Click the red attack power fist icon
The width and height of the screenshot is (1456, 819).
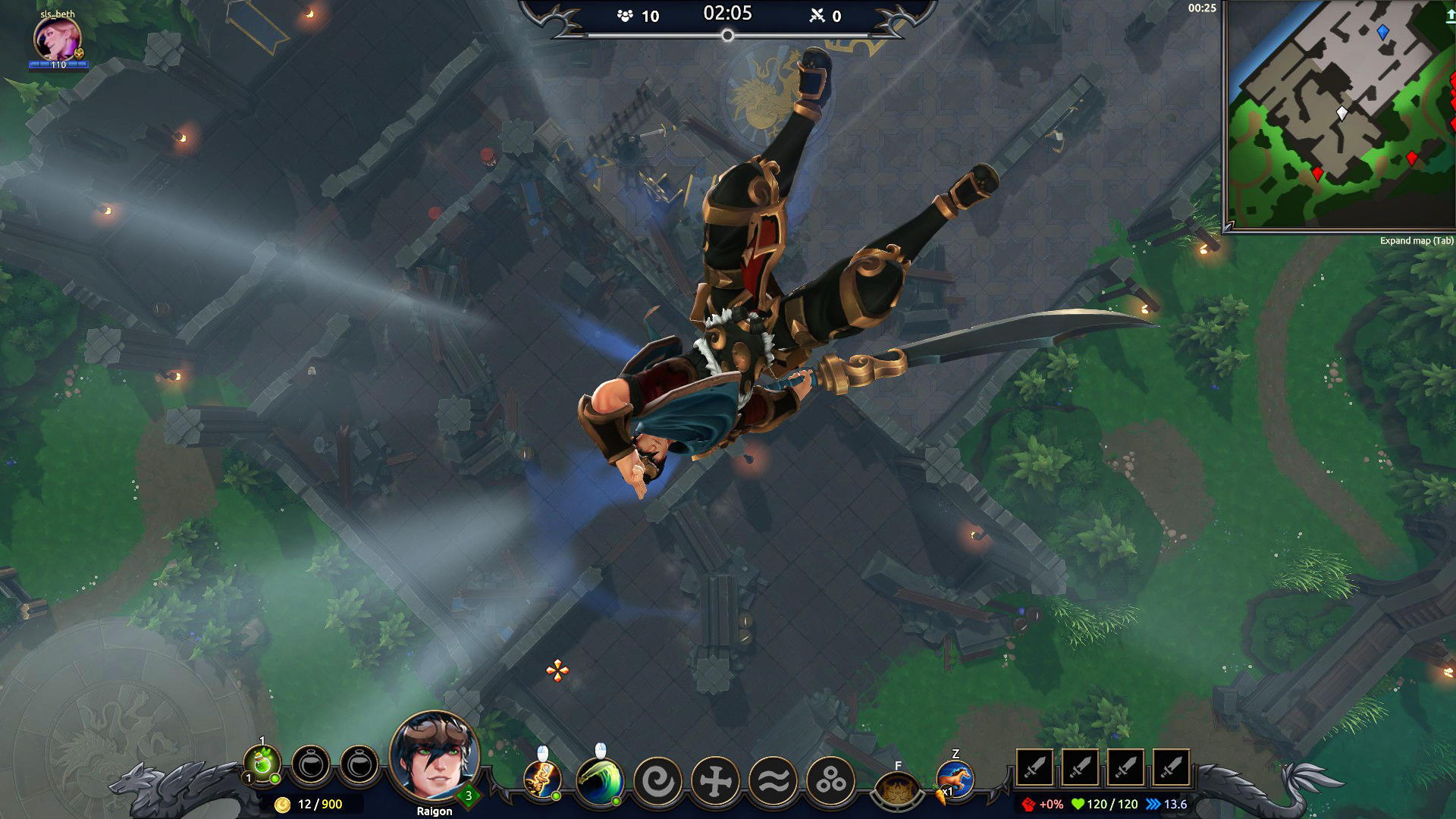pos(1029,804)
